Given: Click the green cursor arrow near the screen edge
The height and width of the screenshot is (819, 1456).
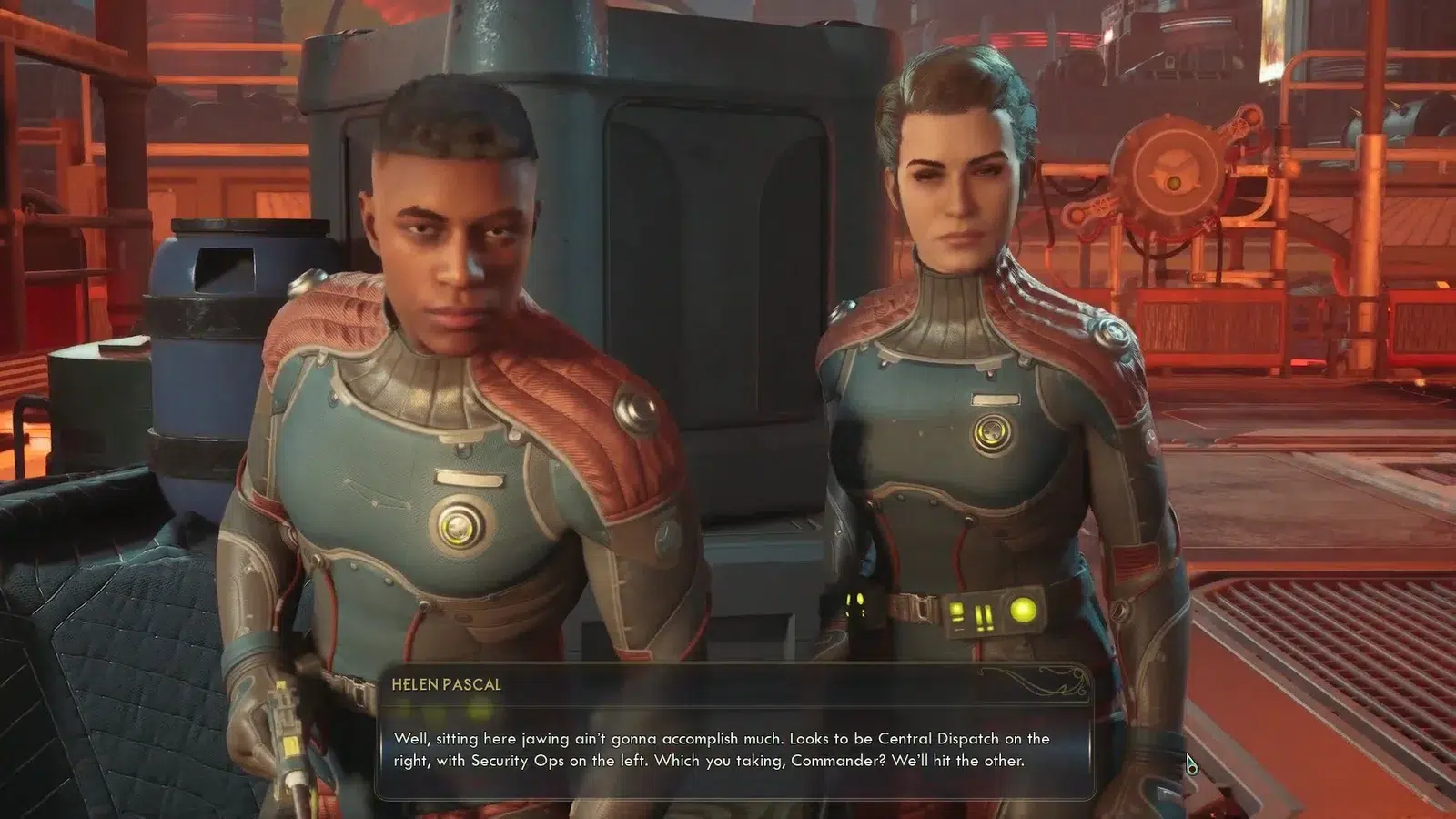Looking at the screenshot, I should (x=1190, y=762).
